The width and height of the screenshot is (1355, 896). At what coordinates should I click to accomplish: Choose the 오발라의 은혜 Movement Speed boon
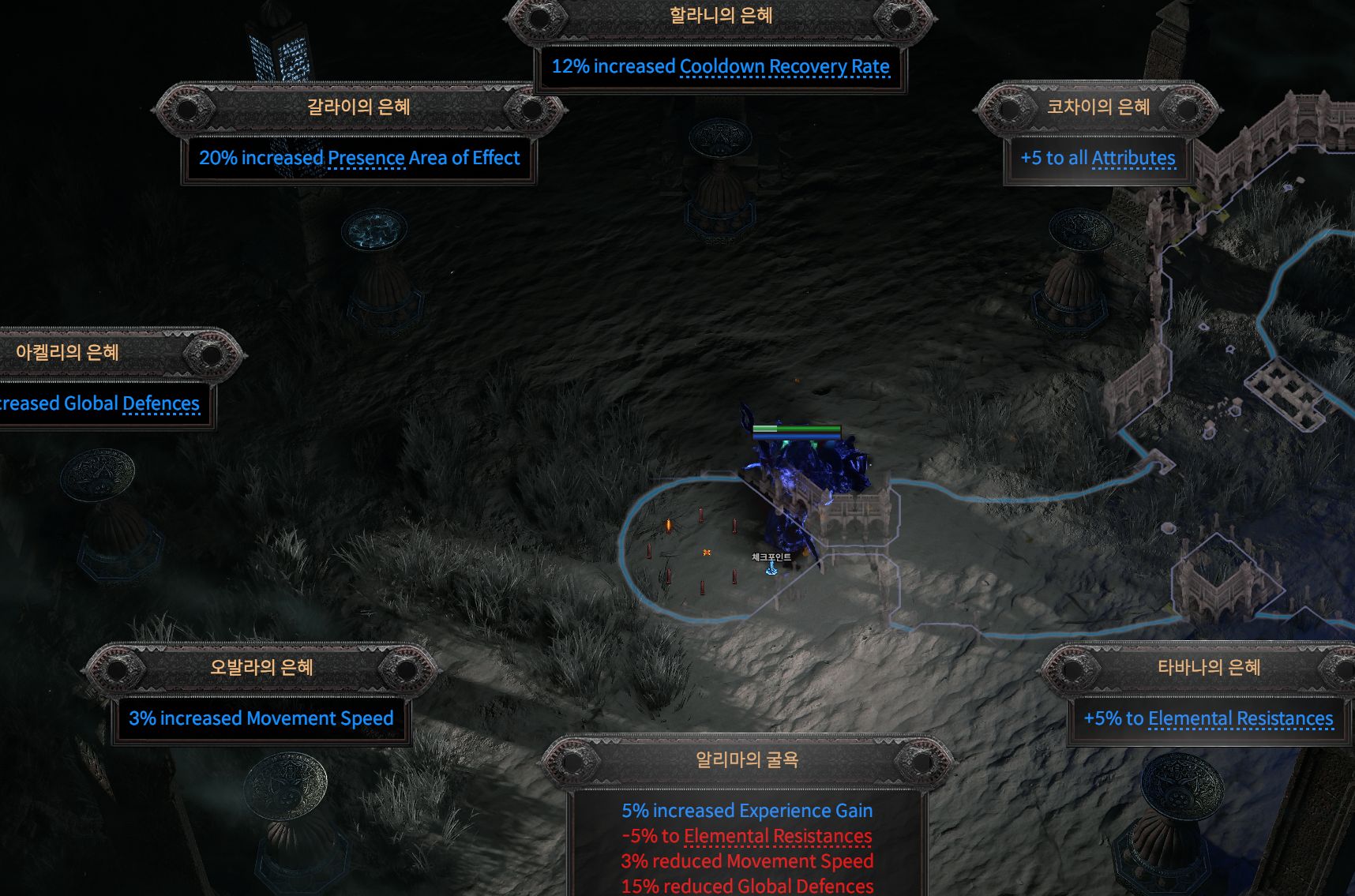pyautogui.click(x=261, y=669)
